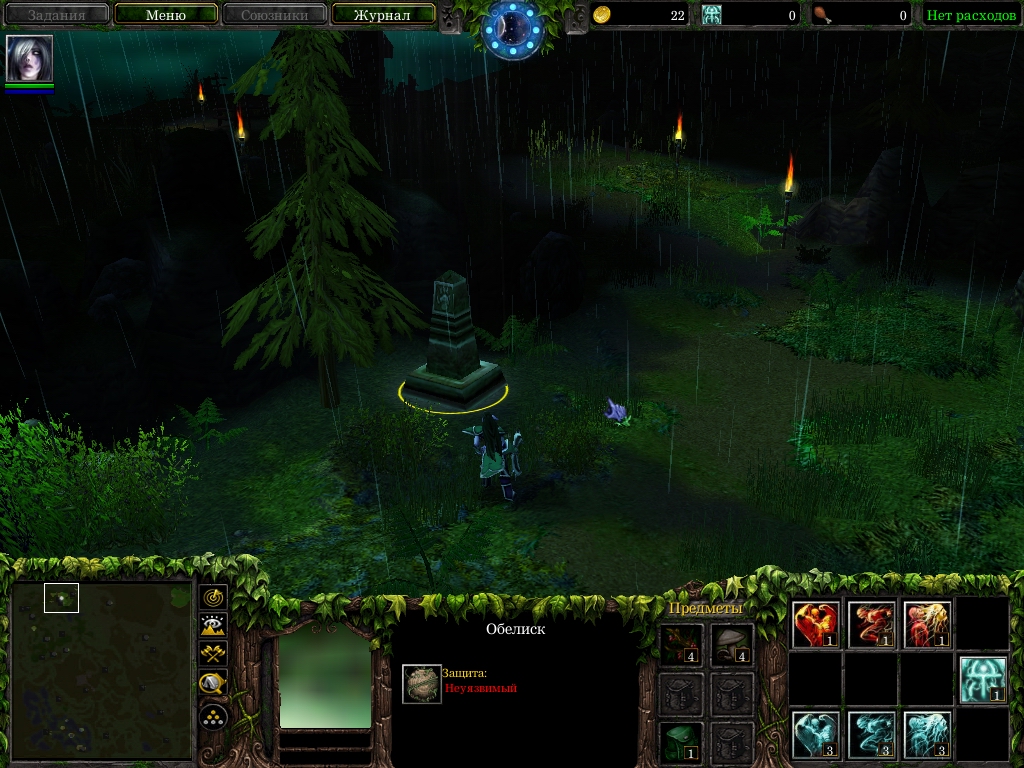Toggle creep camp display on minimap
Viewport: 1024px width, 768px height.
214,685
